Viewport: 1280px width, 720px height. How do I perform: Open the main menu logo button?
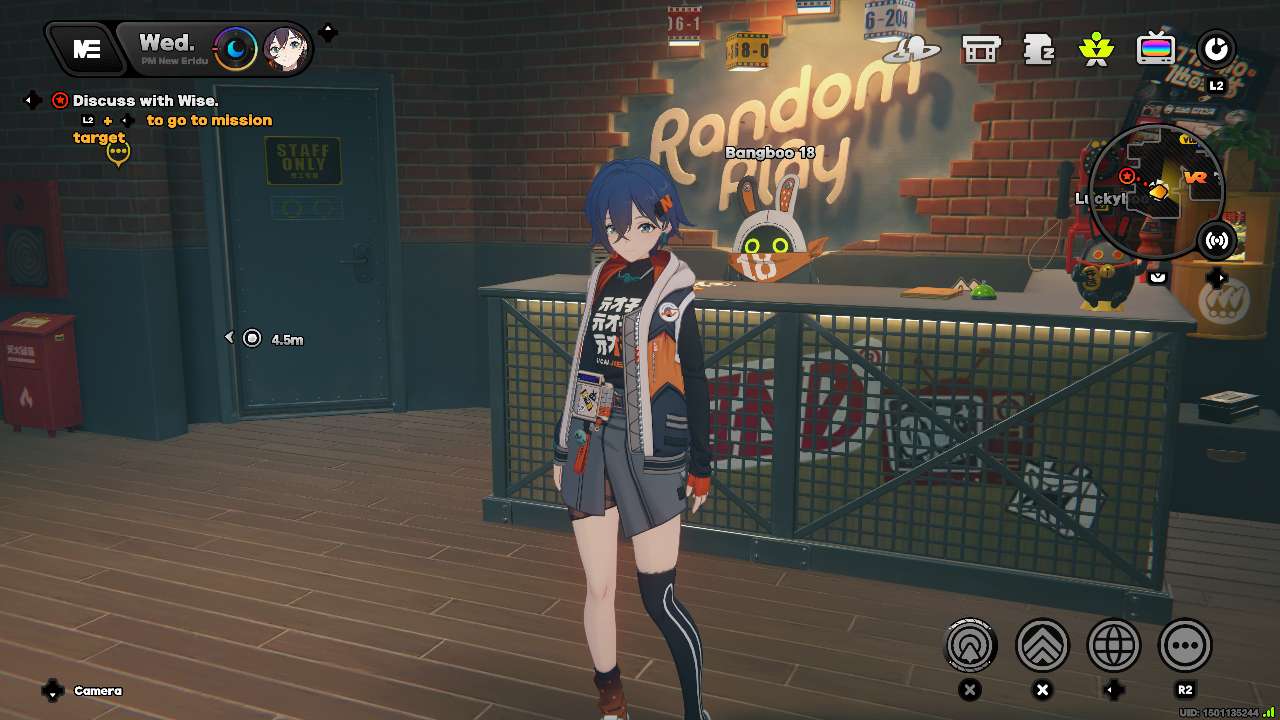(x=86, y=49)
